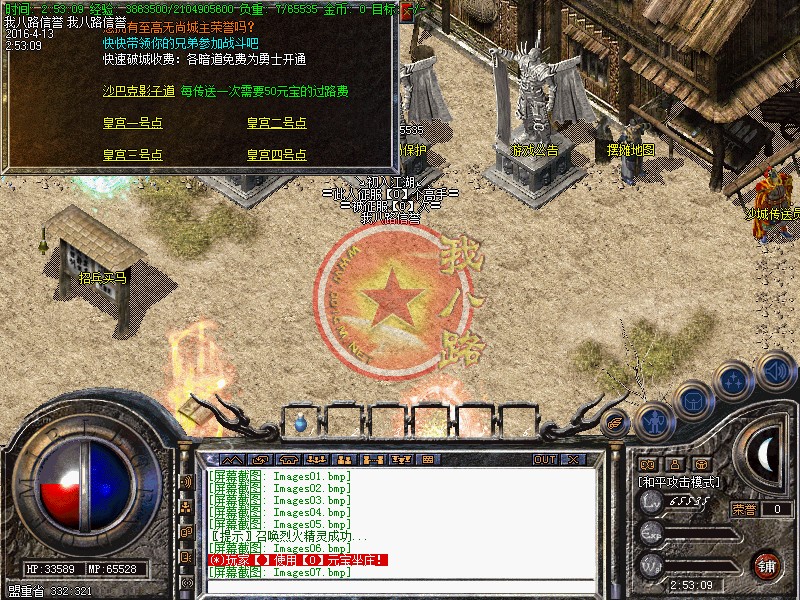Toggle the 和平攻击模式 attack mode label
The height and width of the screenshot is (600, 800).
(x=679, y=481)
